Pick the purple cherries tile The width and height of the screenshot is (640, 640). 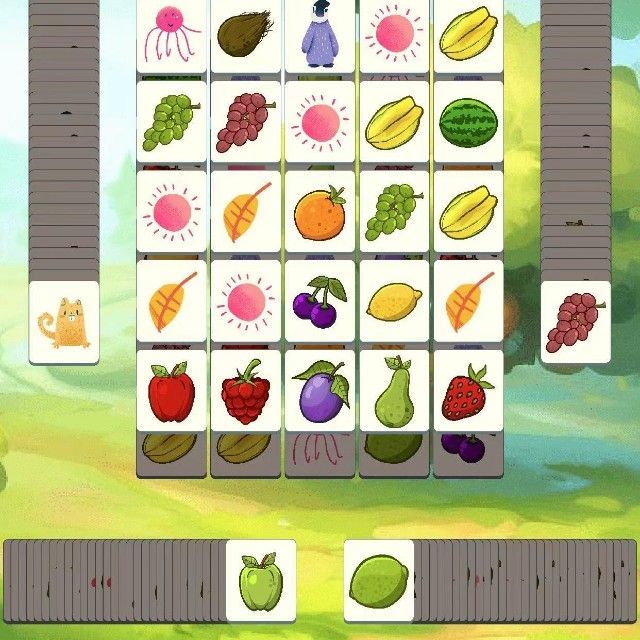(x=319, y=300)
